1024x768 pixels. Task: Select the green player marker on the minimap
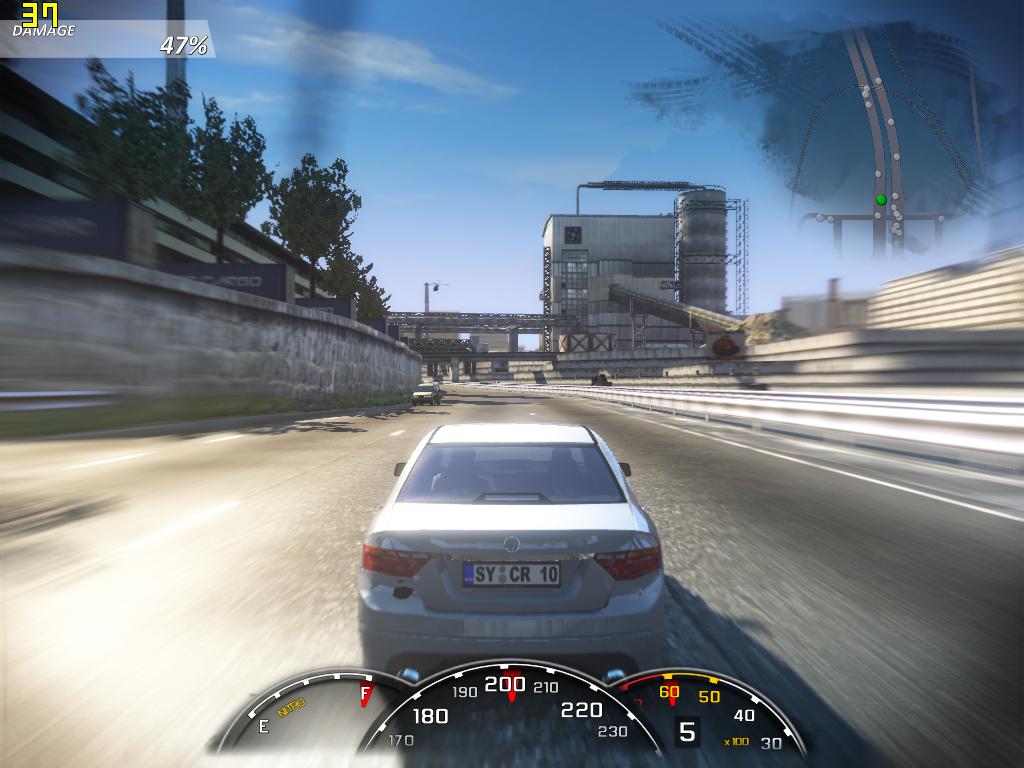tap(881, 200)
